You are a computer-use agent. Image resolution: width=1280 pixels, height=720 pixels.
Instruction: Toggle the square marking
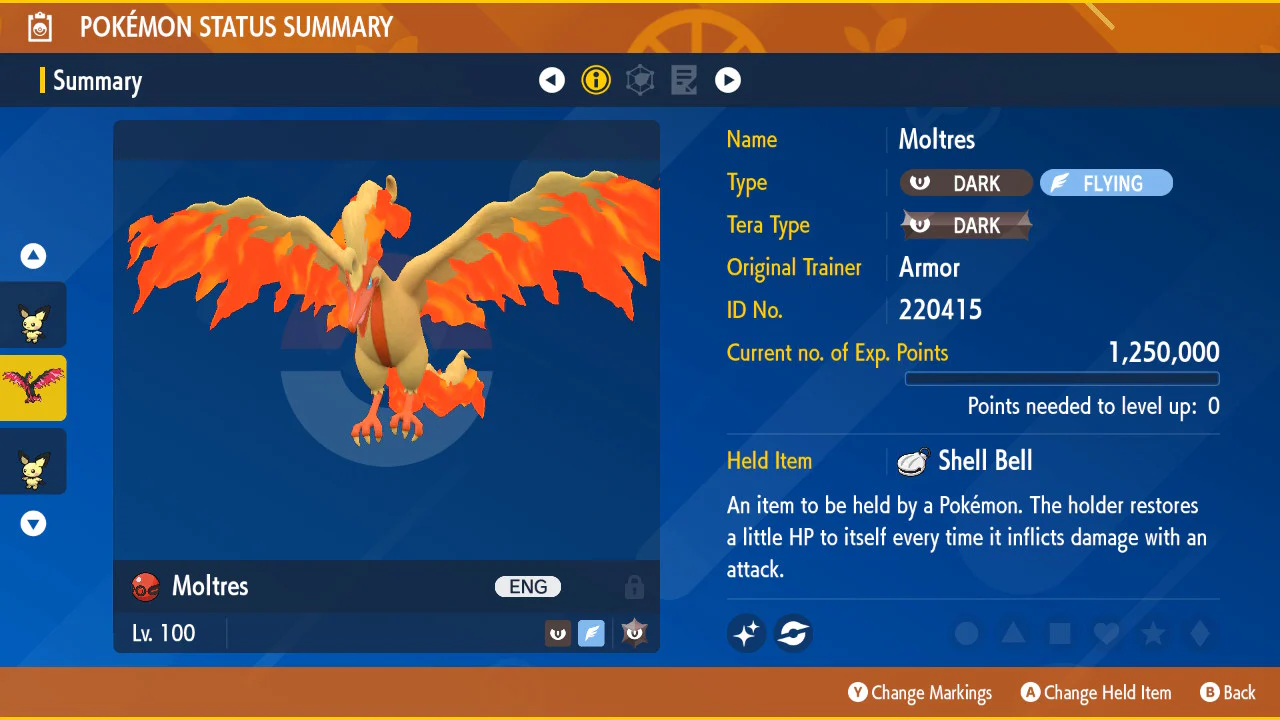click(1060, 633)
